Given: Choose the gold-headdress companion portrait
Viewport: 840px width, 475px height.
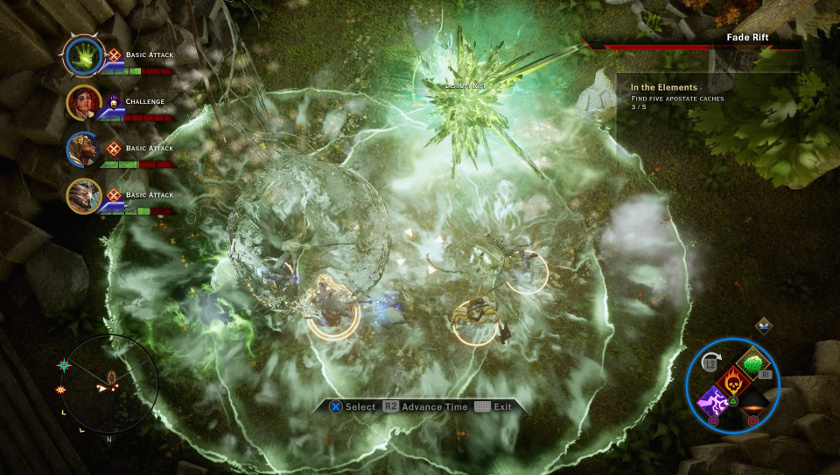Looking at the screenshot, I should point(82,149).
